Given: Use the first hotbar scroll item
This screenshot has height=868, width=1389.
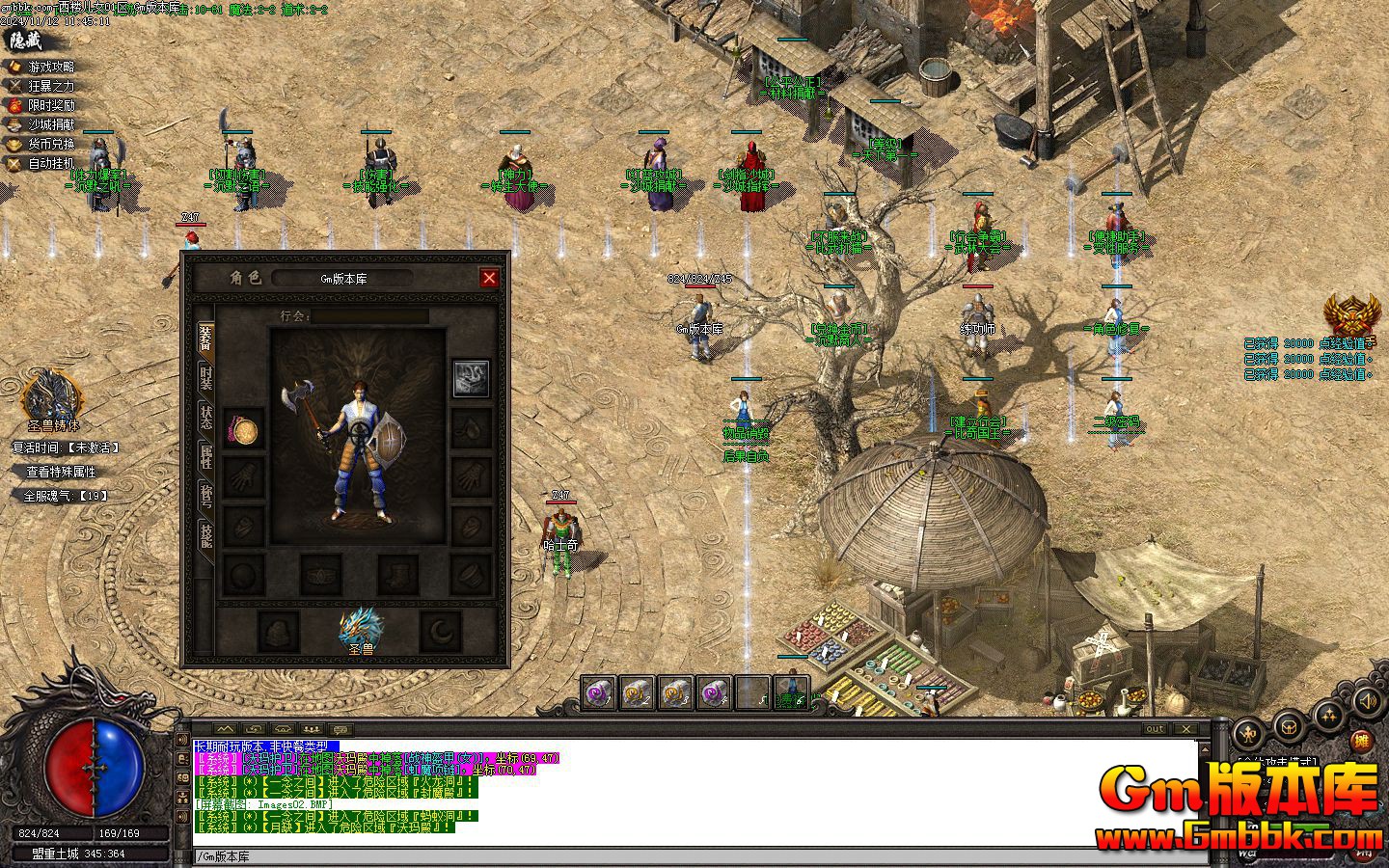Looking at the screenshot, I should (x=598, y=692).
